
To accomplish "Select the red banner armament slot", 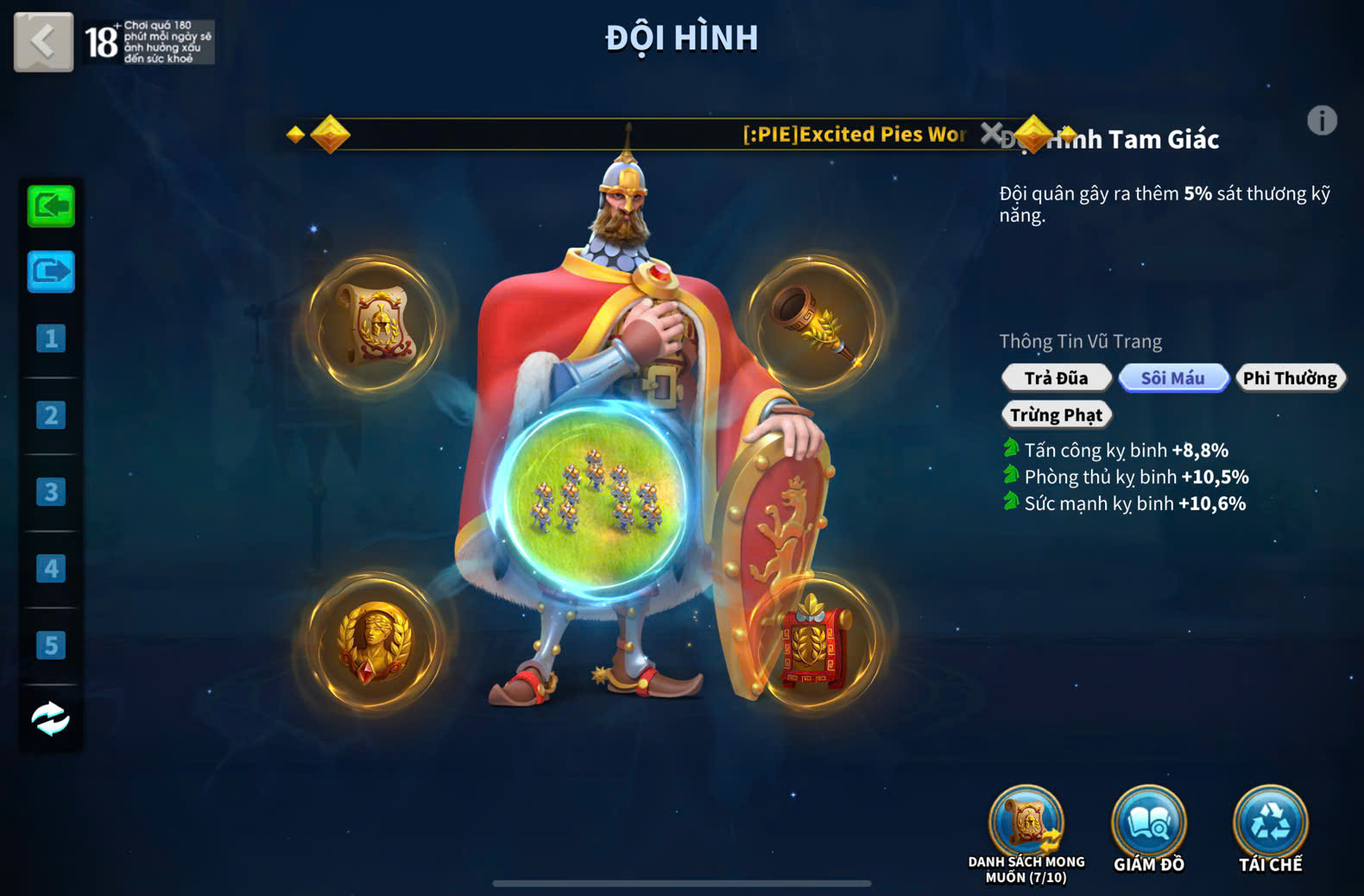I will coord(814,642).
